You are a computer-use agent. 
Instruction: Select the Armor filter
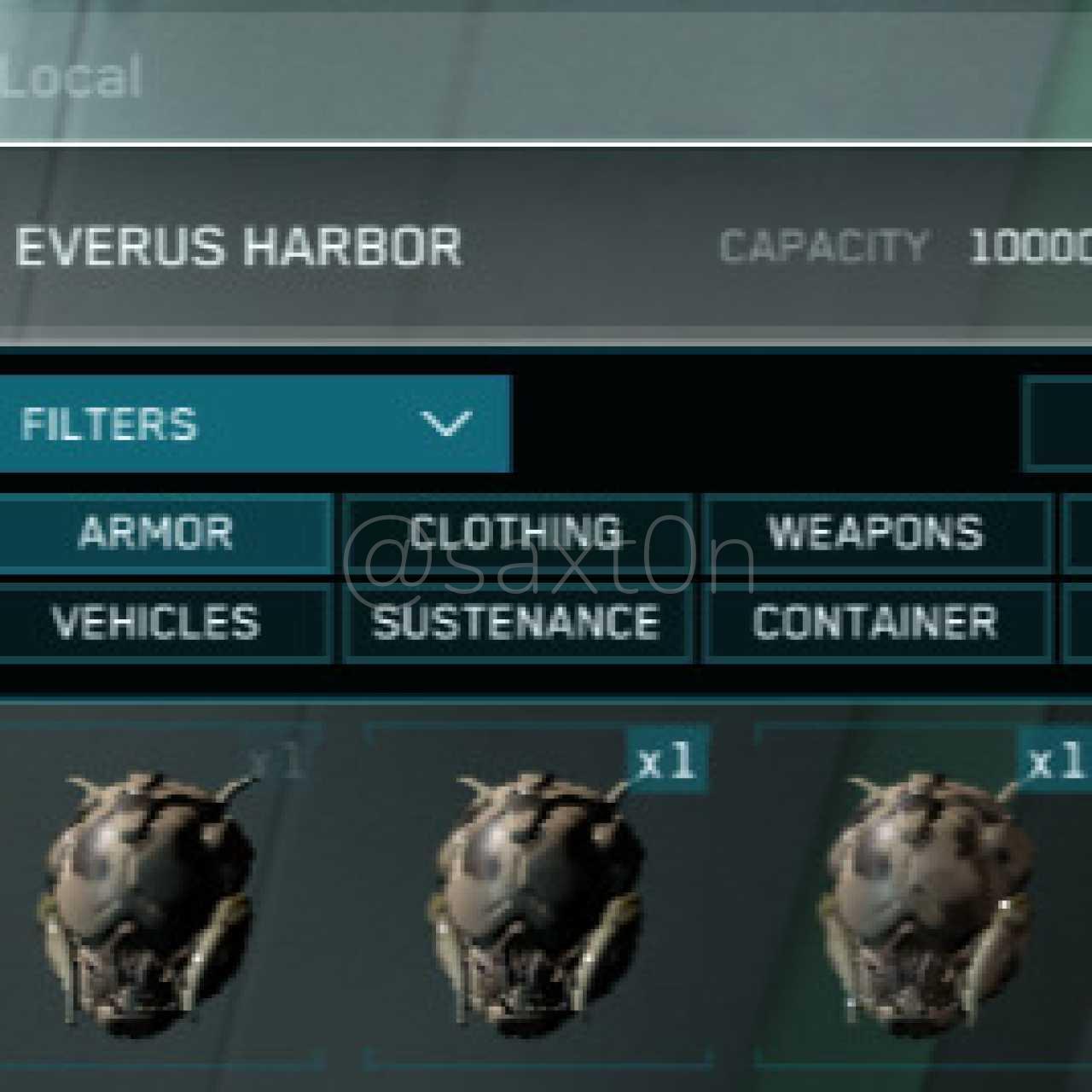(x=158, y=533)
